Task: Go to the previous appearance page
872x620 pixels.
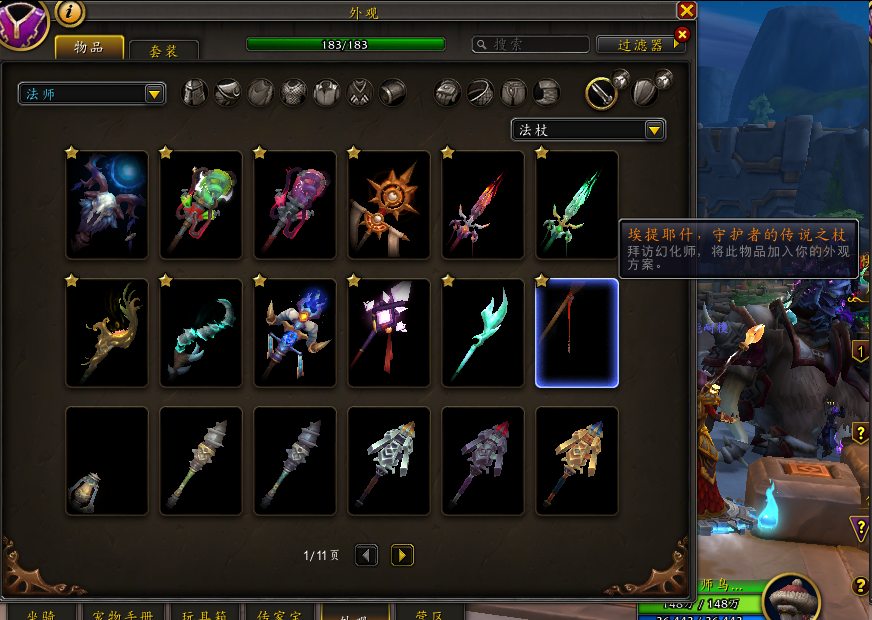Action: coord(367,554)
